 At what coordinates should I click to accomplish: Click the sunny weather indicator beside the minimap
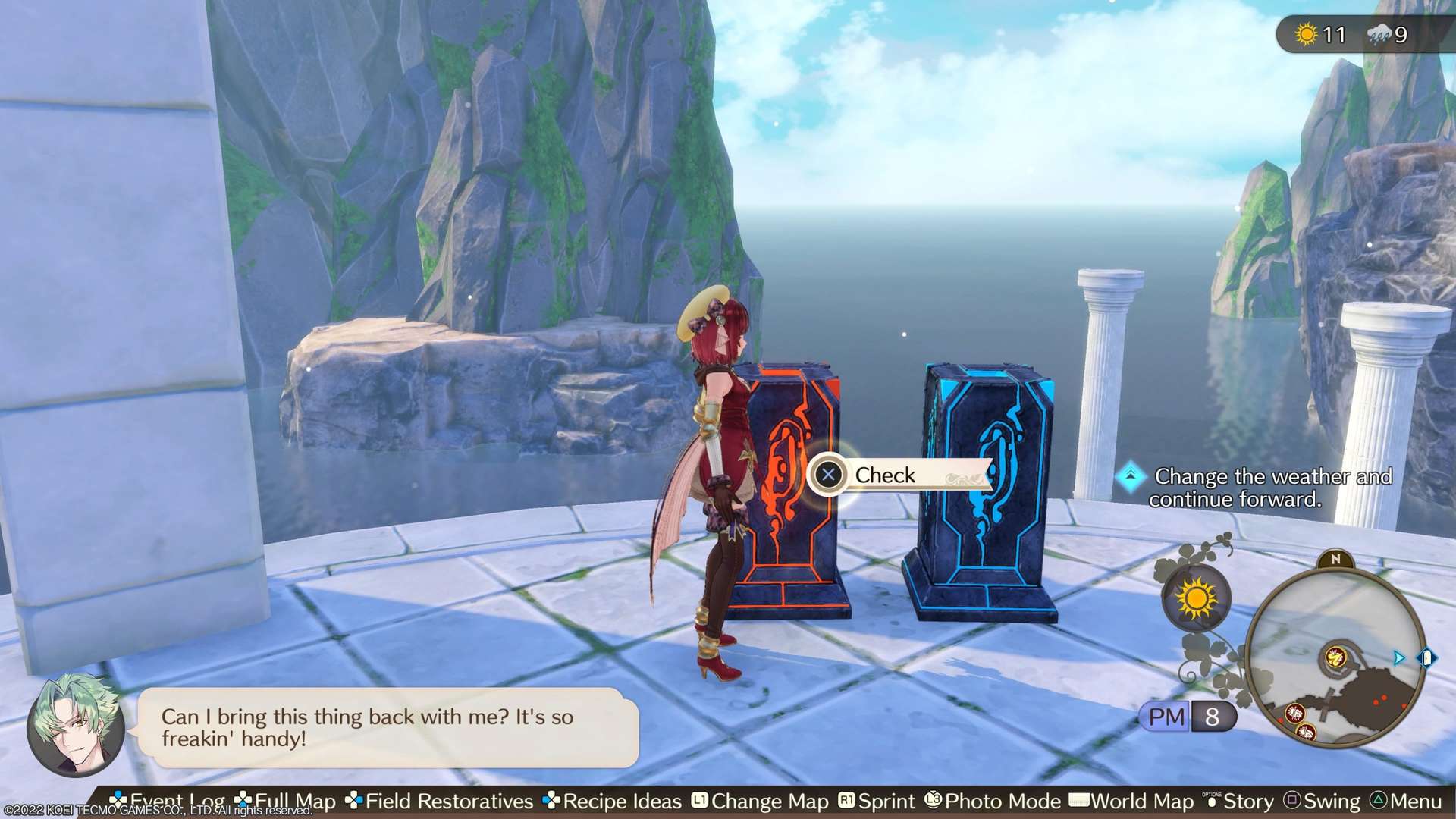(1196, 599)
